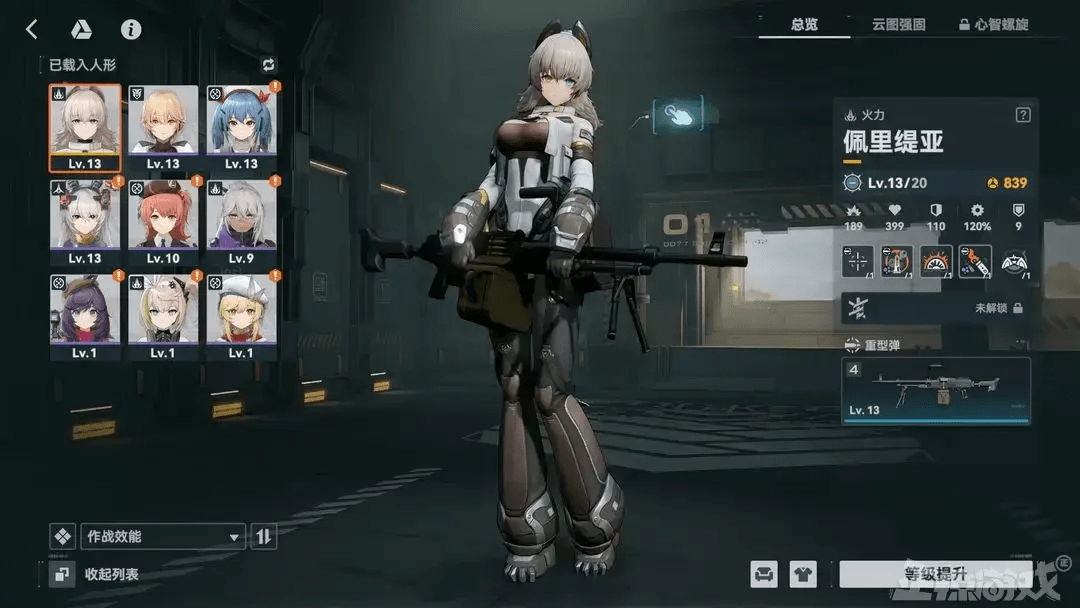
Task: Open the sofa dormitory button
Action: 764,574
